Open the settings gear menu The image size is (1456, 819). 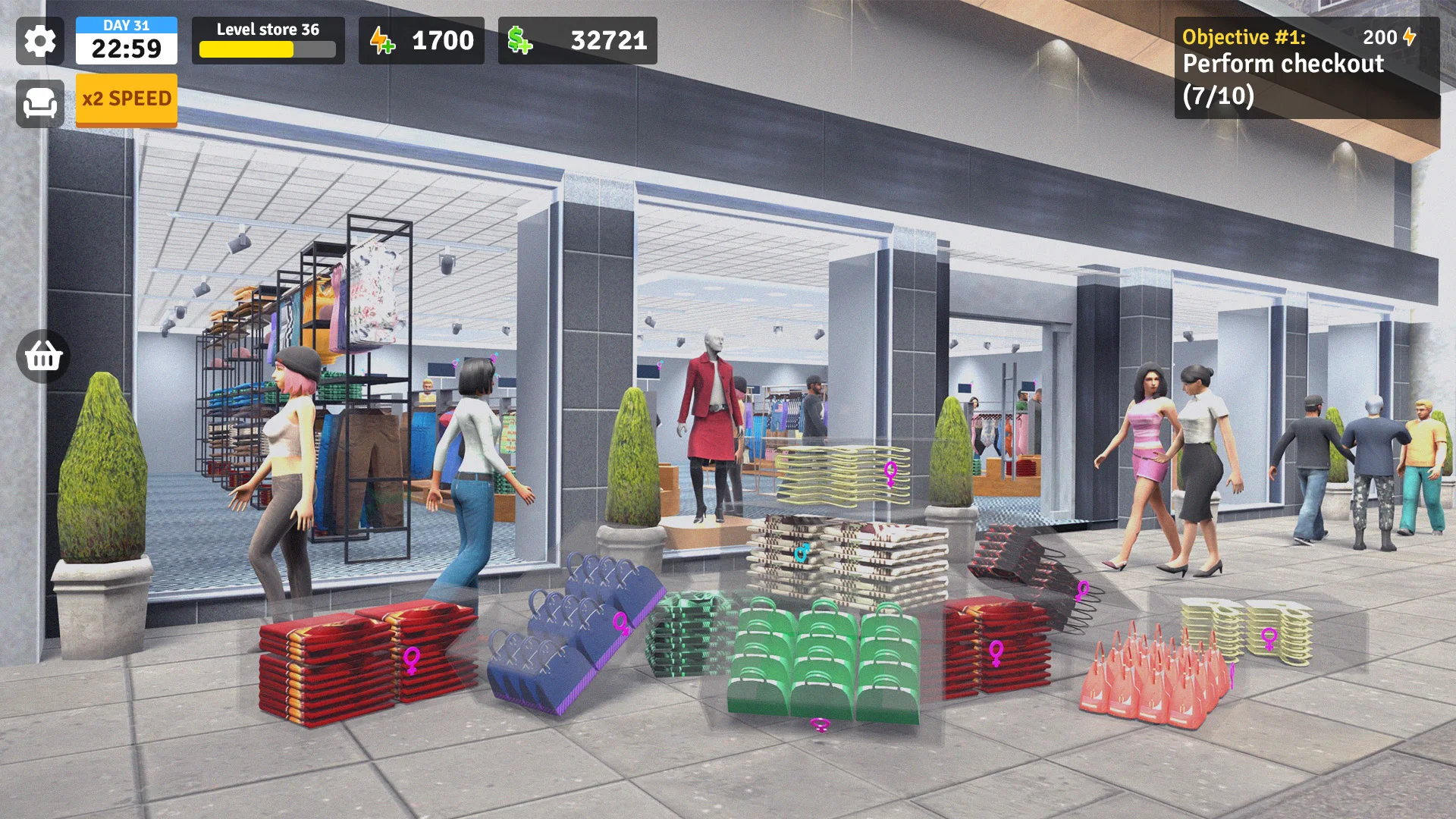point(39,42)
